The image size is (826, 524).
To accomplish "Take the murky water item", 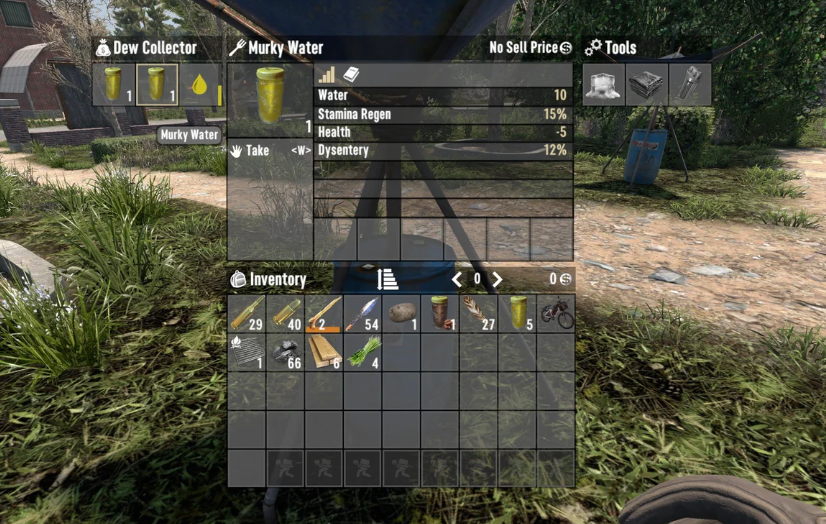I will coord(257,151).
